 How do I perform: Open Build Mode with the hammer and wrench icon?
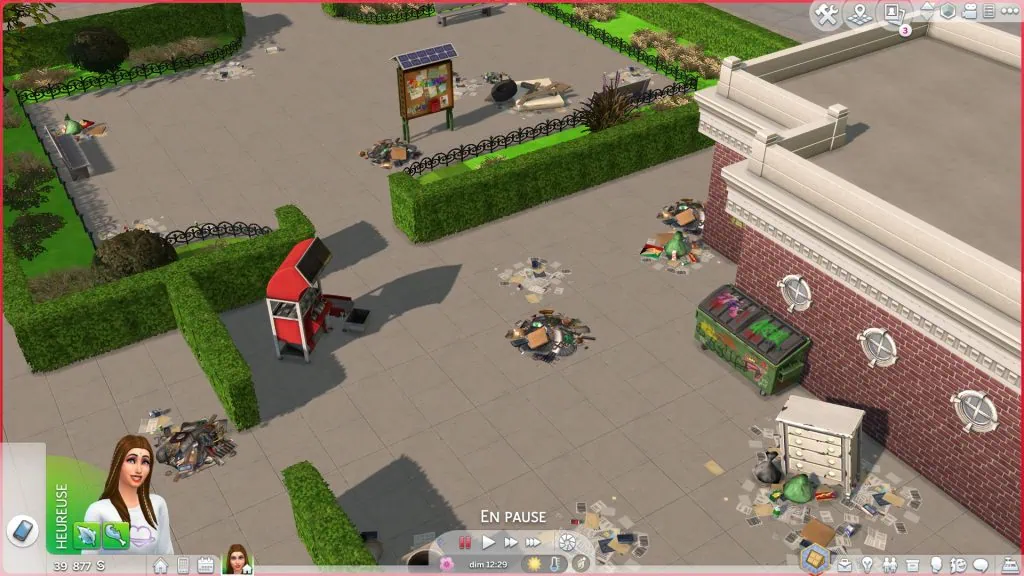(826, 13)
